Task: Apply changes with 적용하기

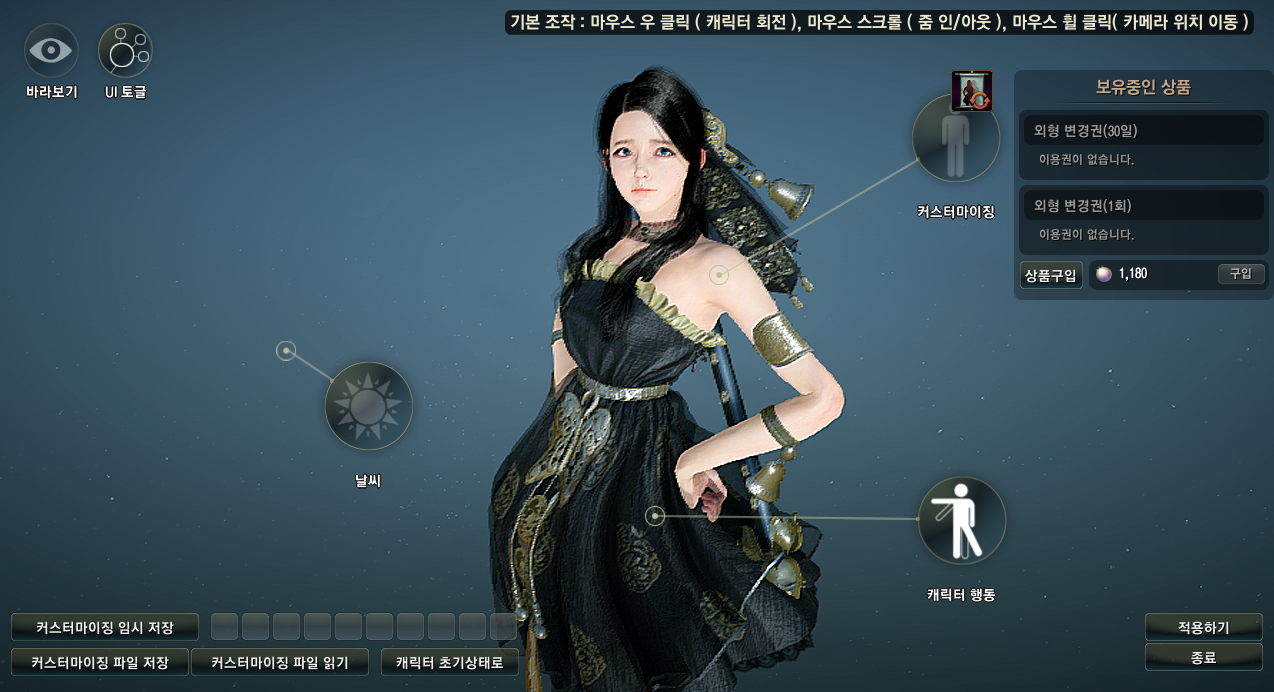Action: (1203, 628)
